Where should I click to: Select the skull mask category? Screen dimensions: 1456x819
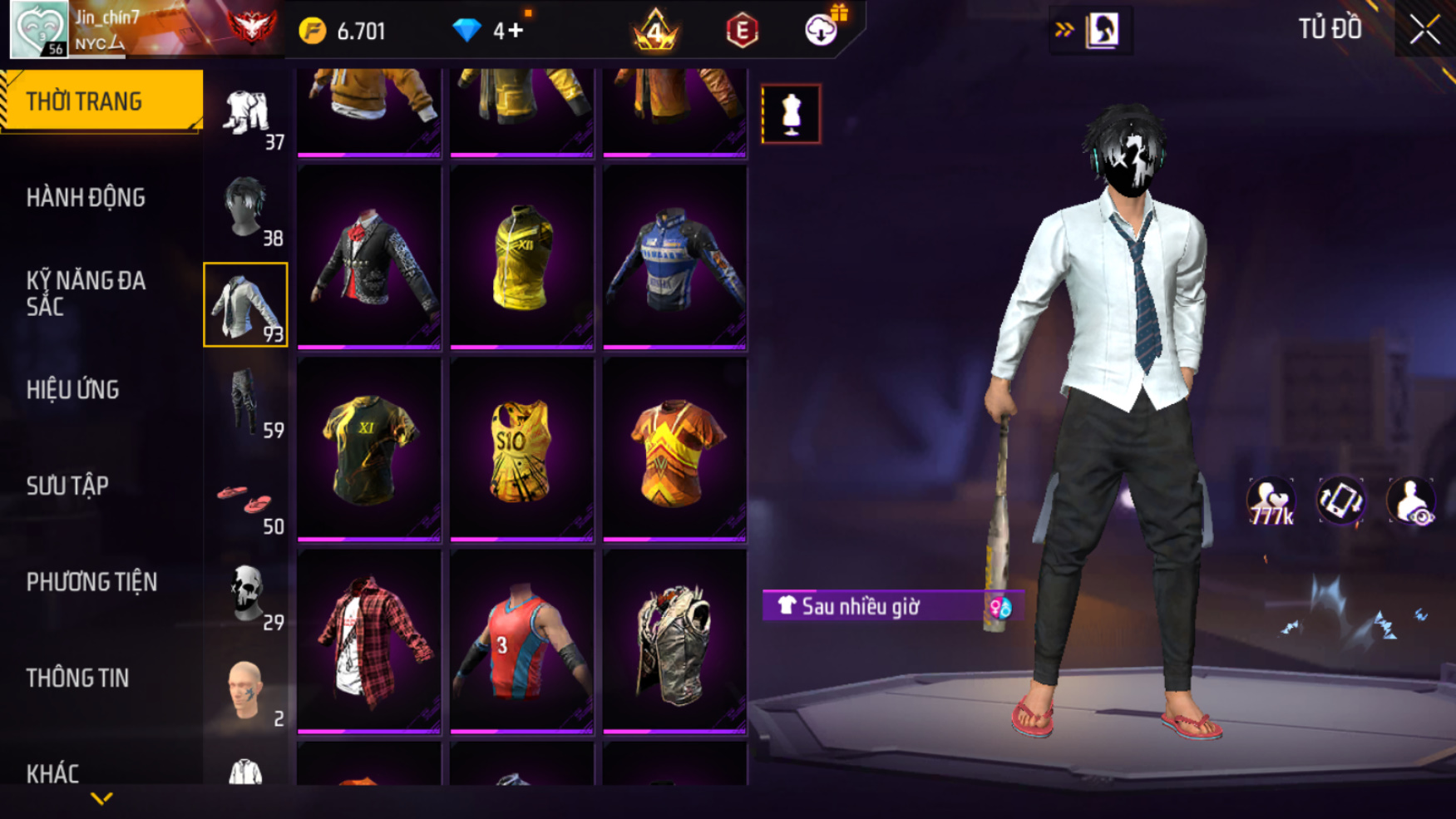click(x=246, y=594)
